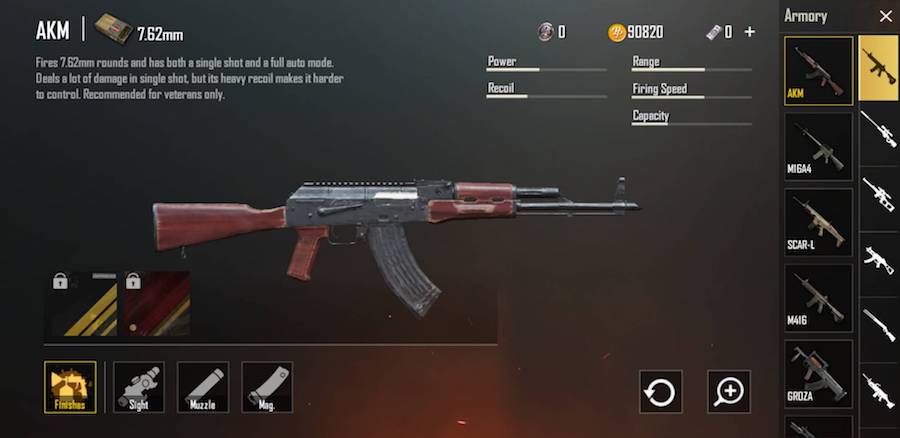Open the Muzzle attachments tab
The height and width of the screenshot is (438, 900).
point(203,387)
